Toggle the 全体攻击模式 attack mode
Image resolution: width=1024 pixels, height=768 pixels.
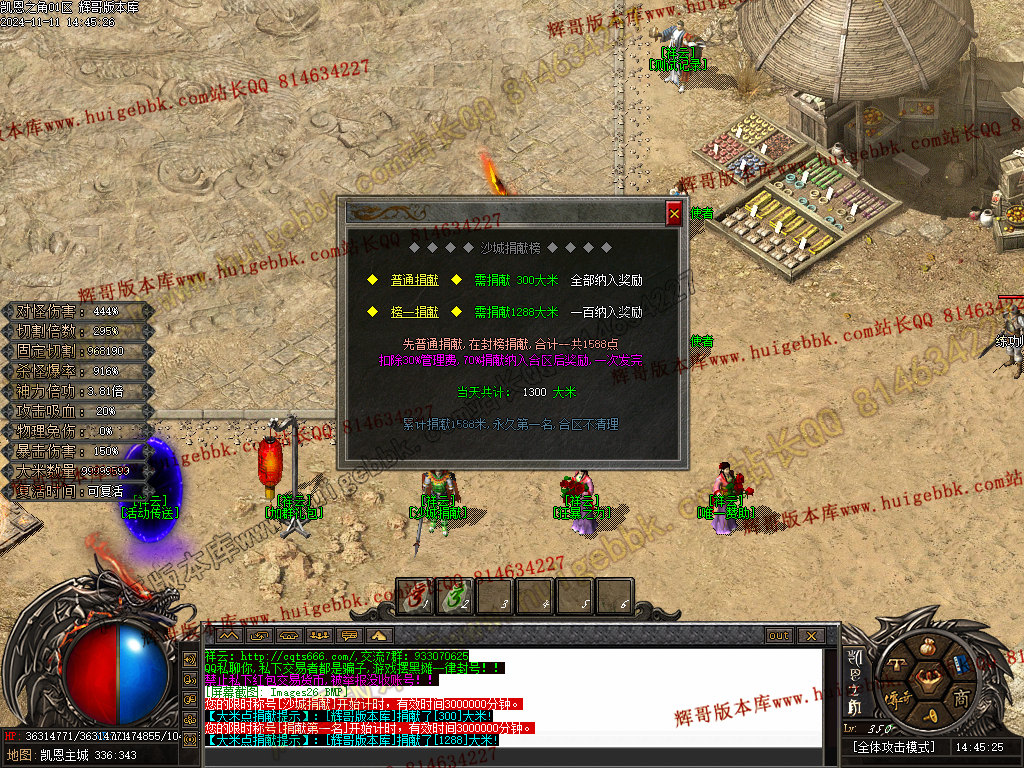click(893, 747)
